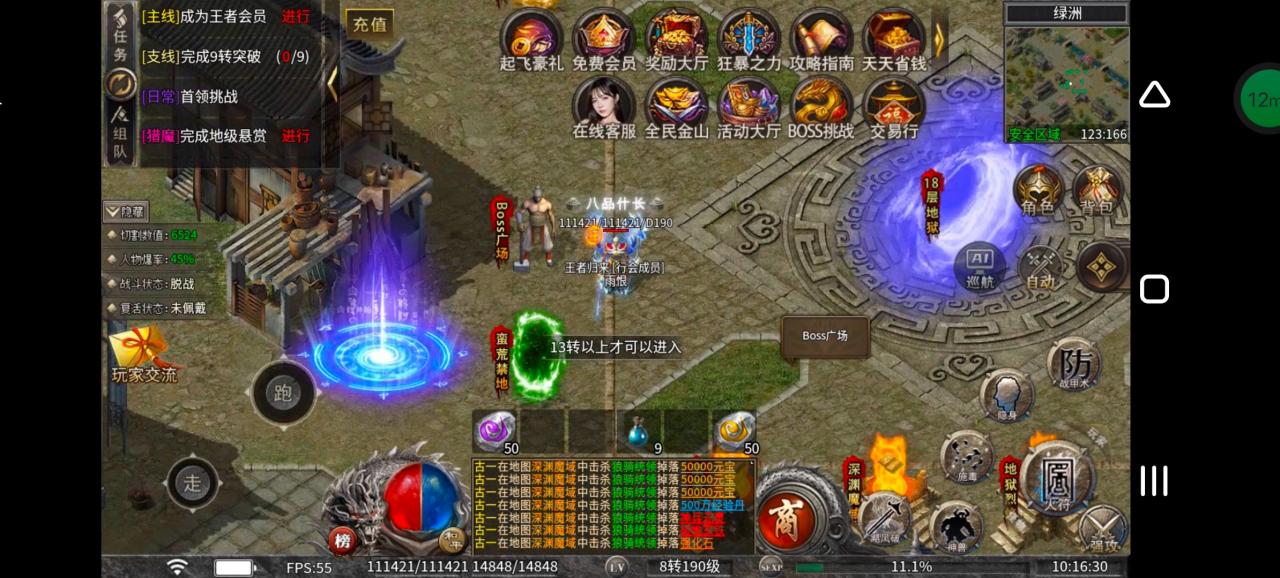The width and height of the screenshot is (1280, 578).
Task: Open the 充值 recharge button
Action: (369, 24)
